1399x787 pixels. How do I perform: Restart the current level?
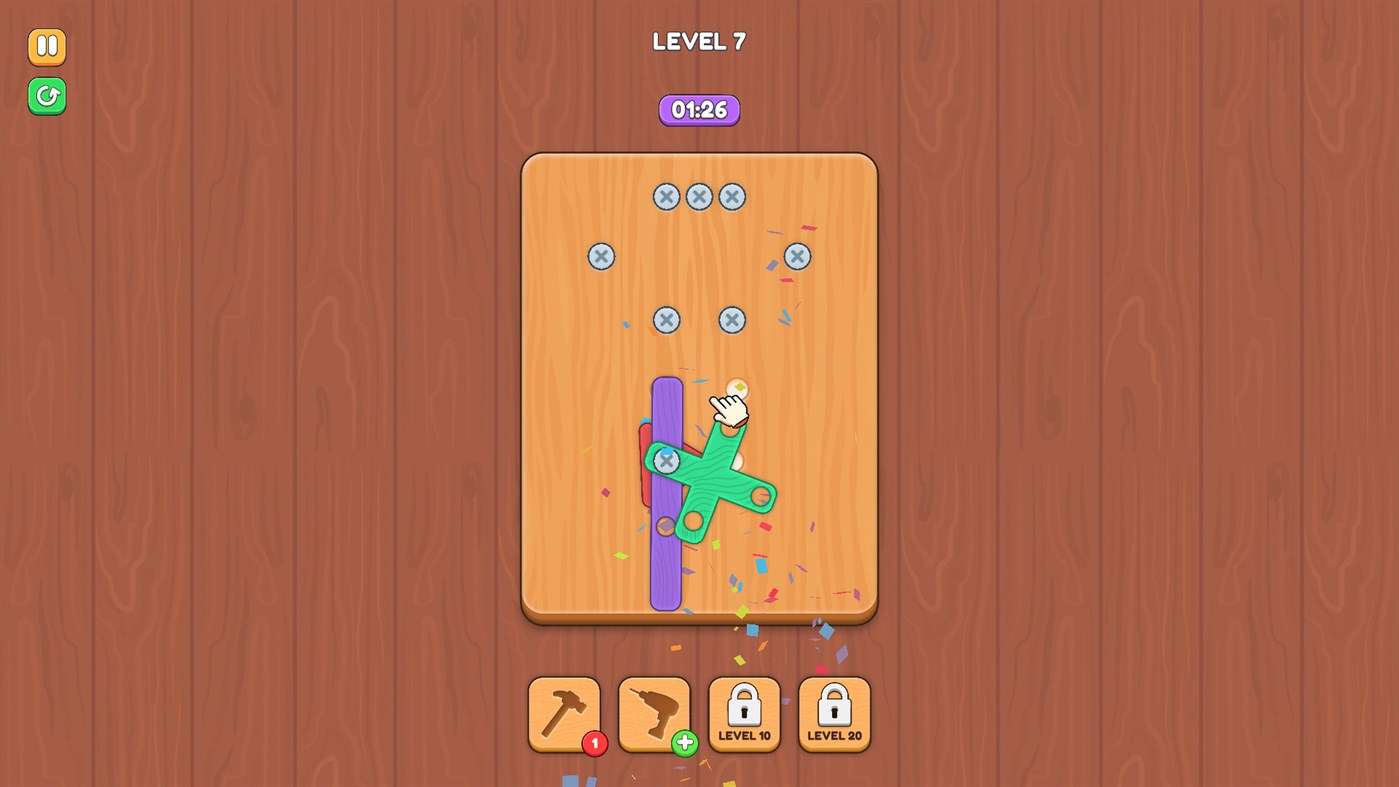pos(46,97)
